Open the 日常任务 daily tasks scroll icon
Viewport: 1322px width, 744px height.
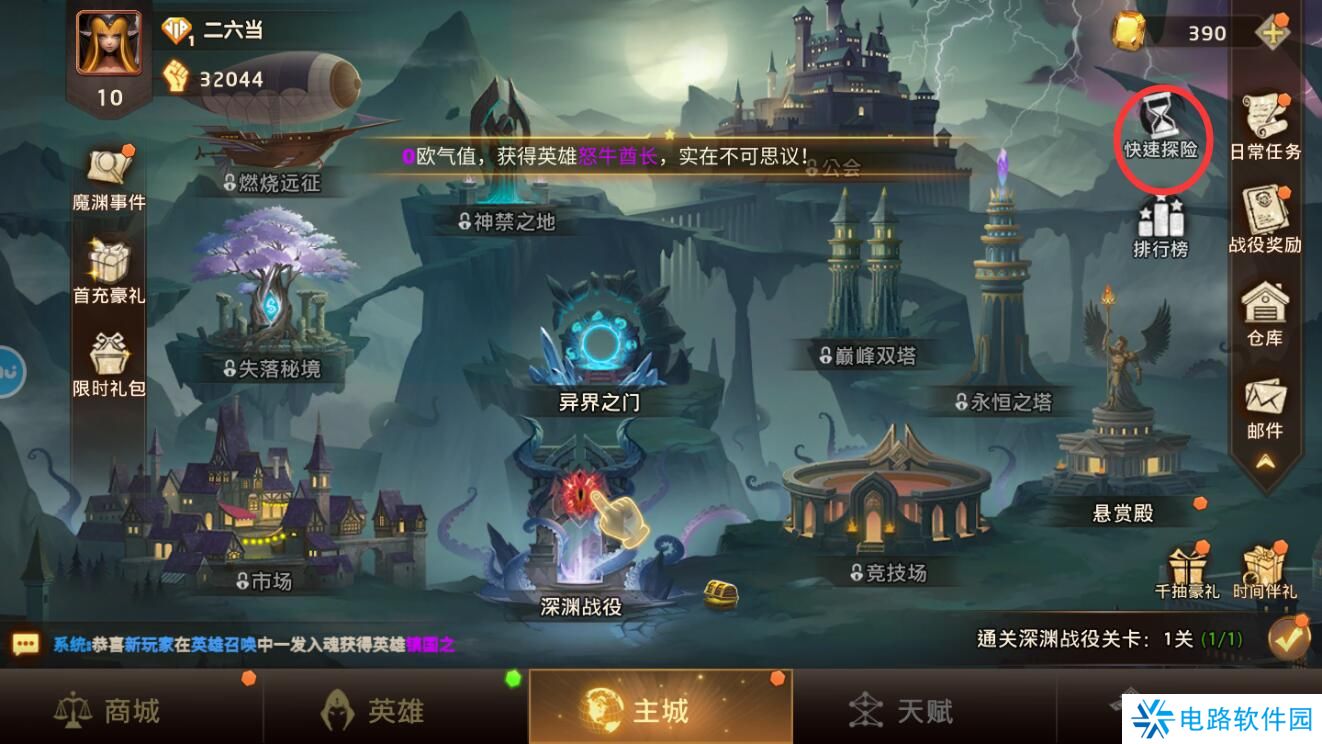click(1264, 118)
